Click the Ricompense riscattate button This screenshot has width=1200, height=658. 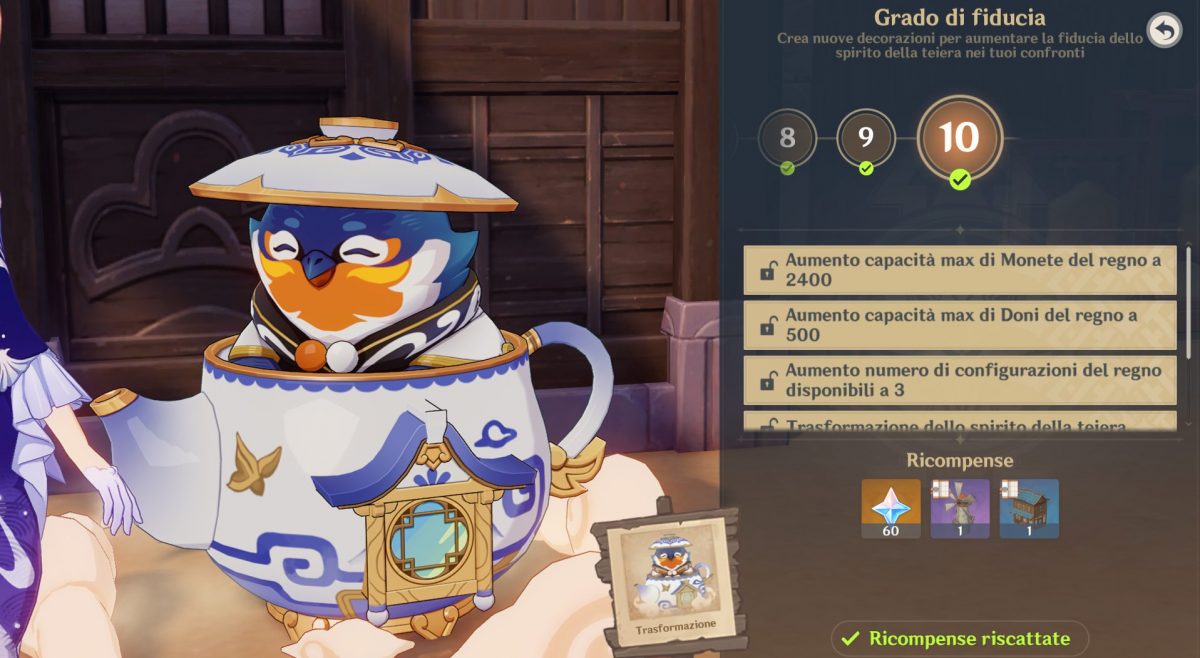click(959, 638)
